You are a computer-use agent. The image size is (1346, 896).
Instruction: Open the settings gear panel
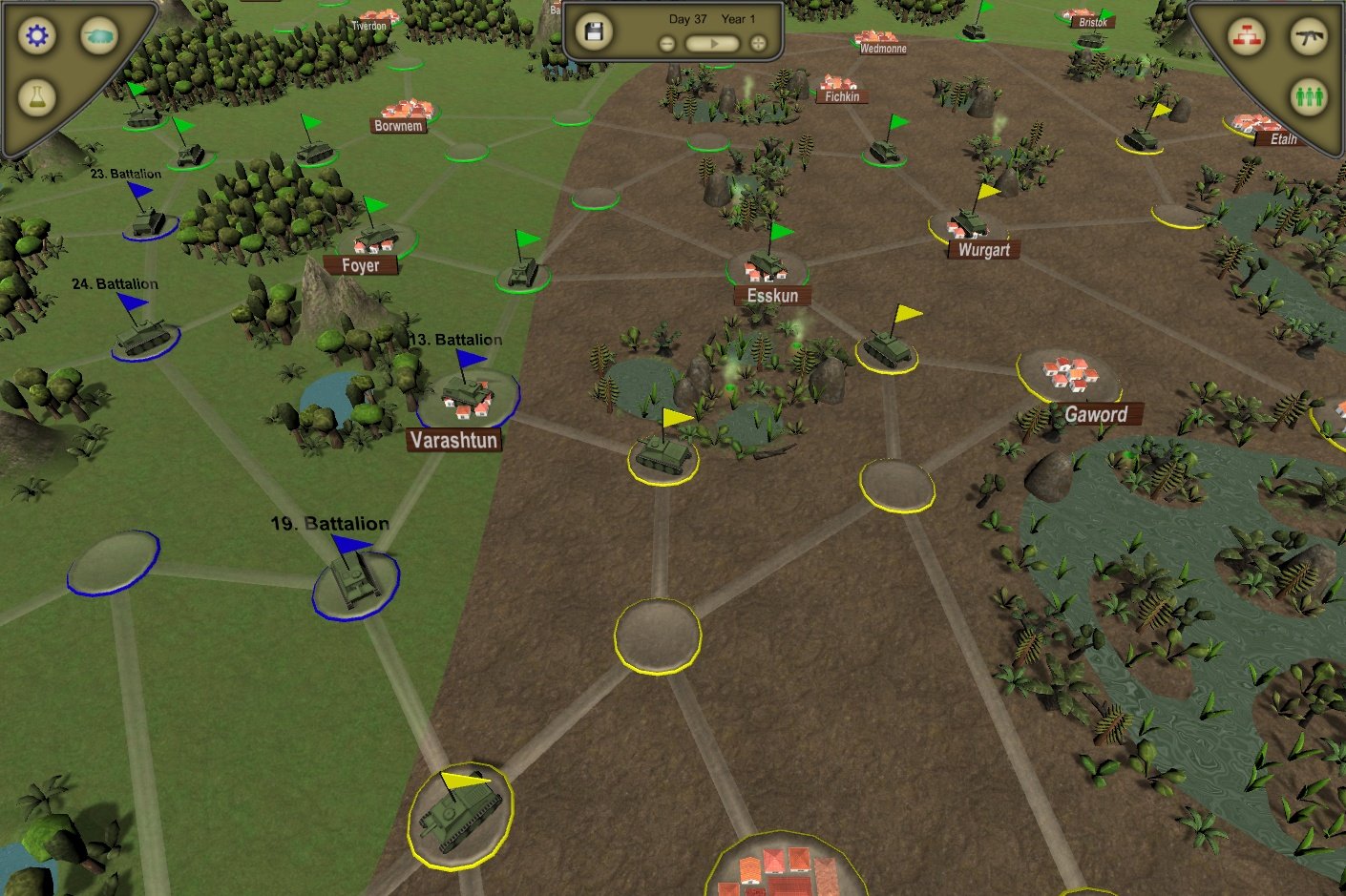(36, 35)
